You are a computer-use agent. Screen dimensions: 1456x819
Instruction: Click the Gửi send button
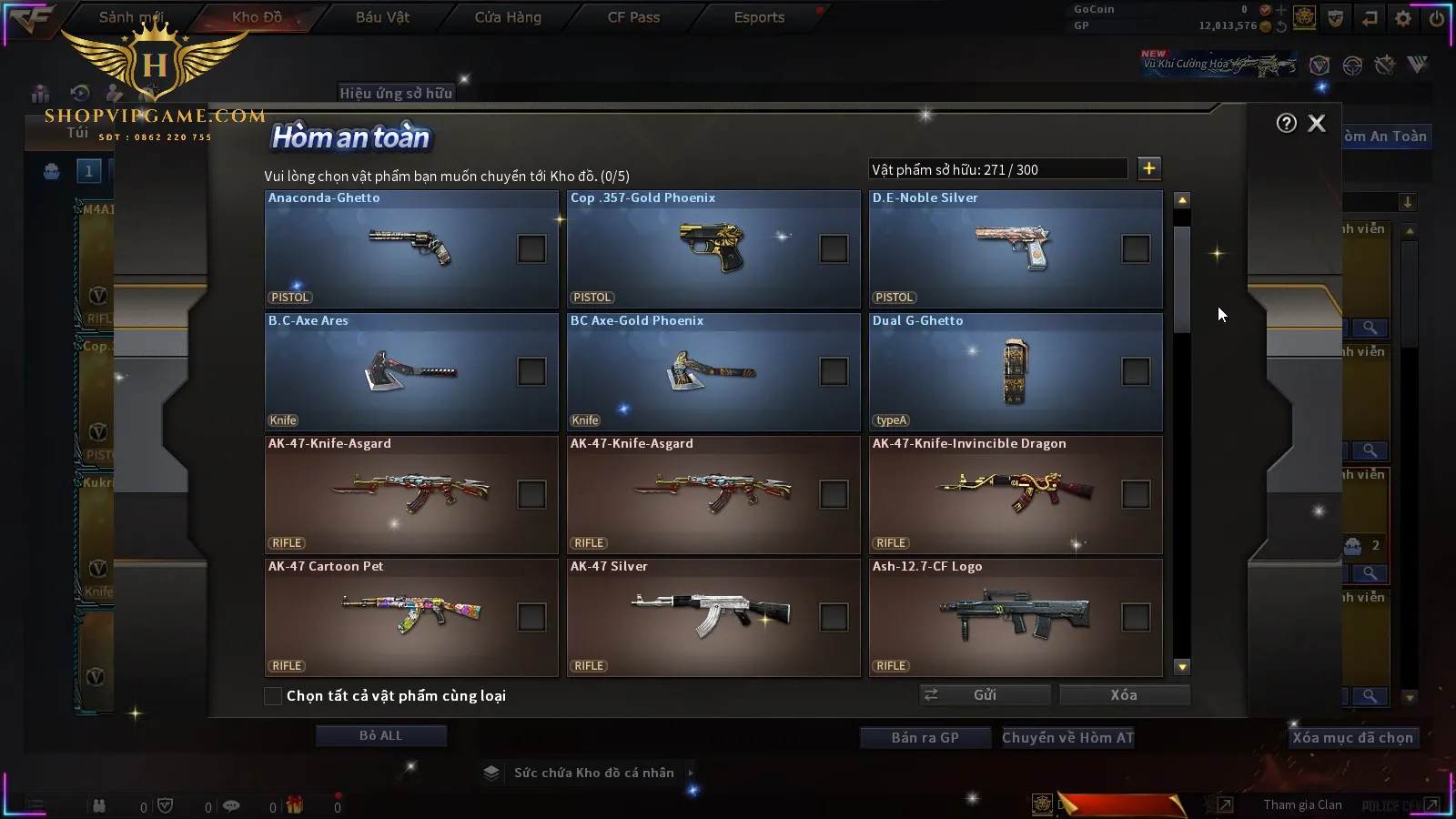click(x=985, y=695)
